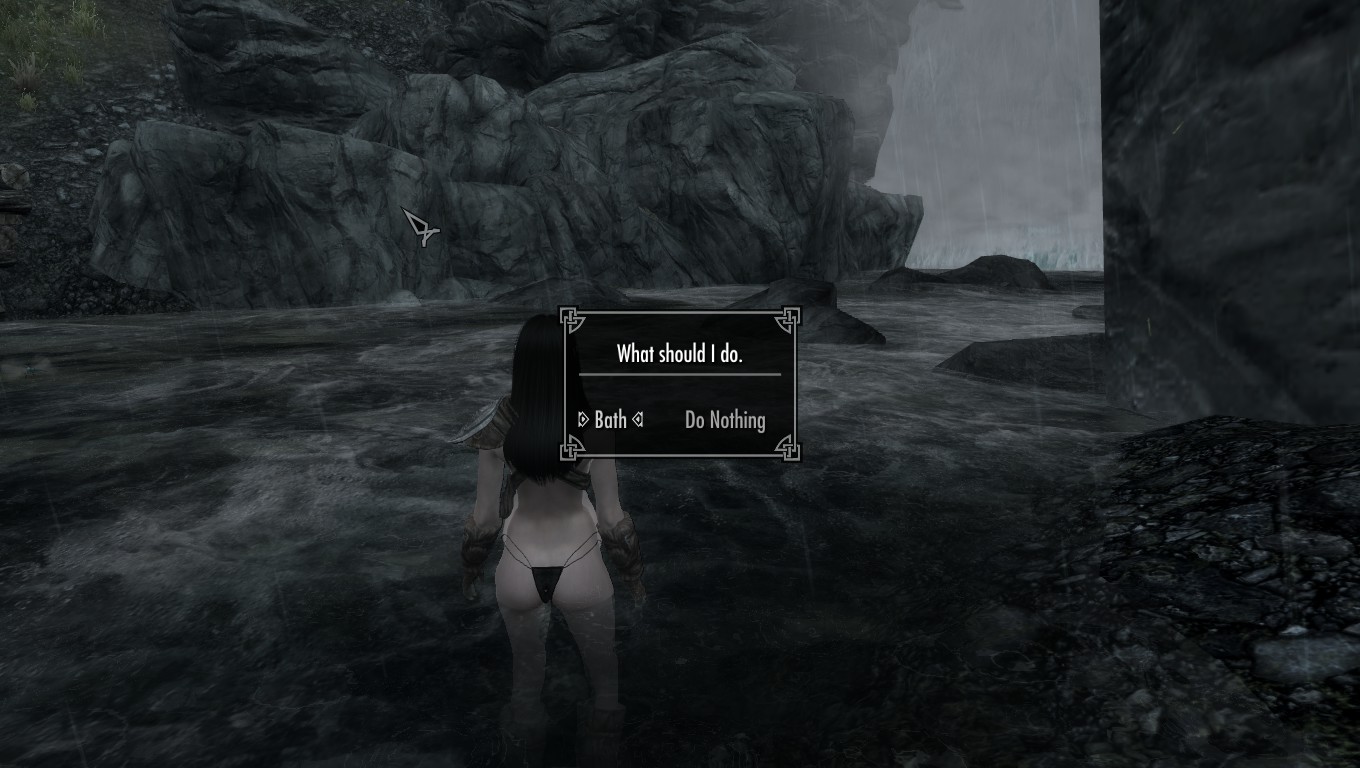Select Do Nothing in the prompt
The height and width of the screenshot is (768, 1360).
point(725,420)
